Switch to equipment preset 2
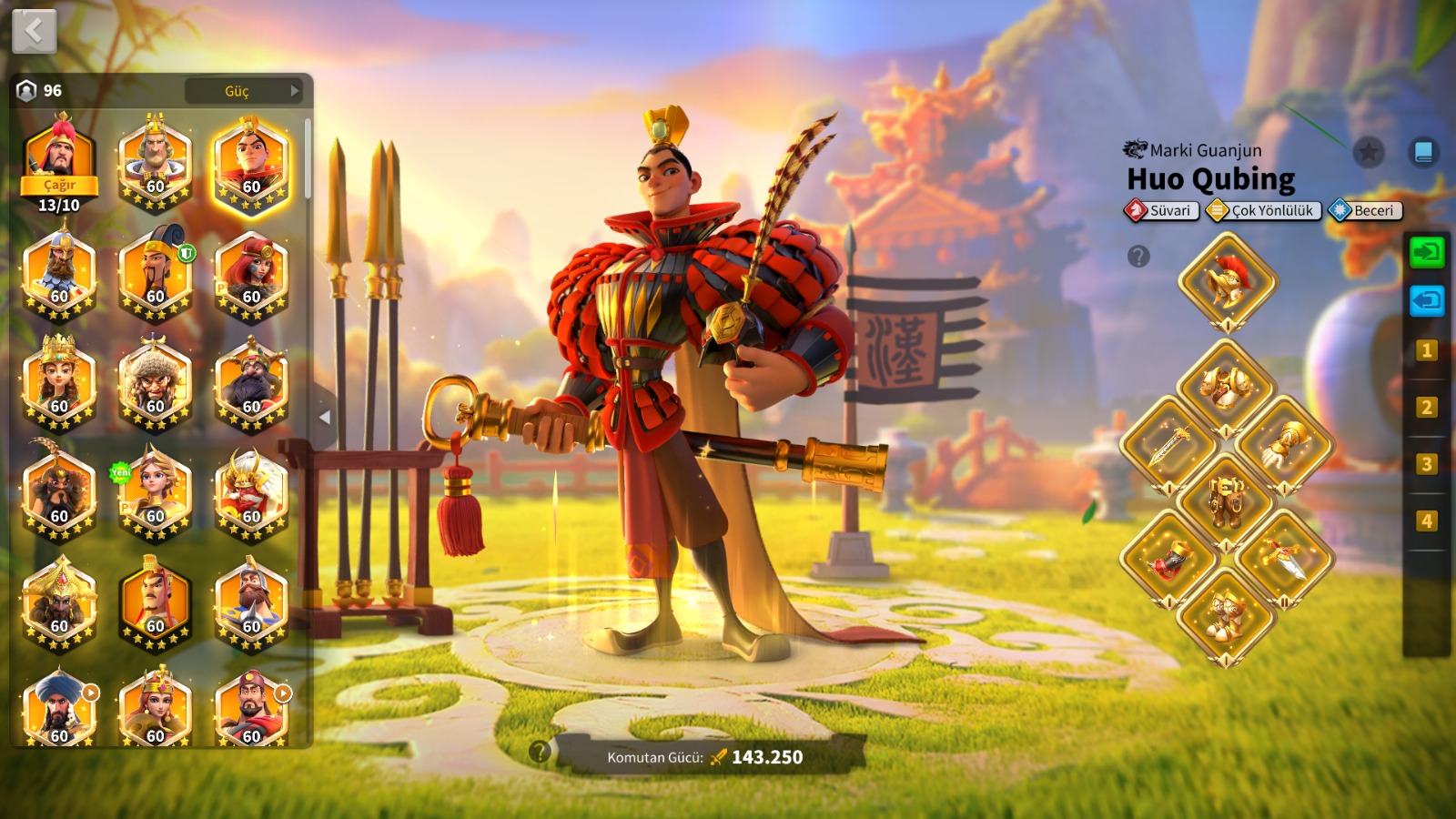Viewport: 1456px width, 819px height. tap(1426, 407)
